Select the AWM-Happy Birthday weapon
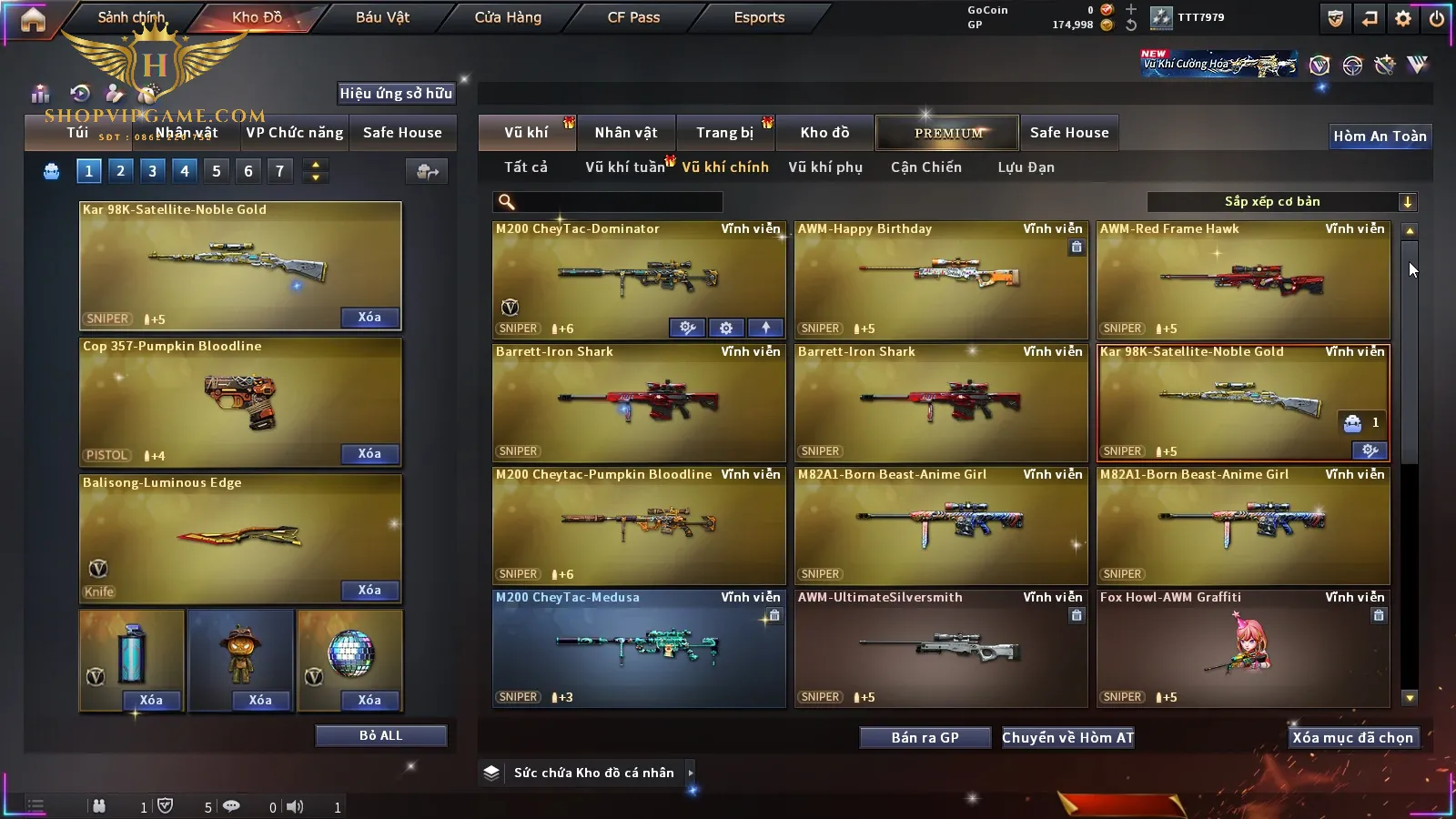 pyautogui.click(x=941, y=279)
